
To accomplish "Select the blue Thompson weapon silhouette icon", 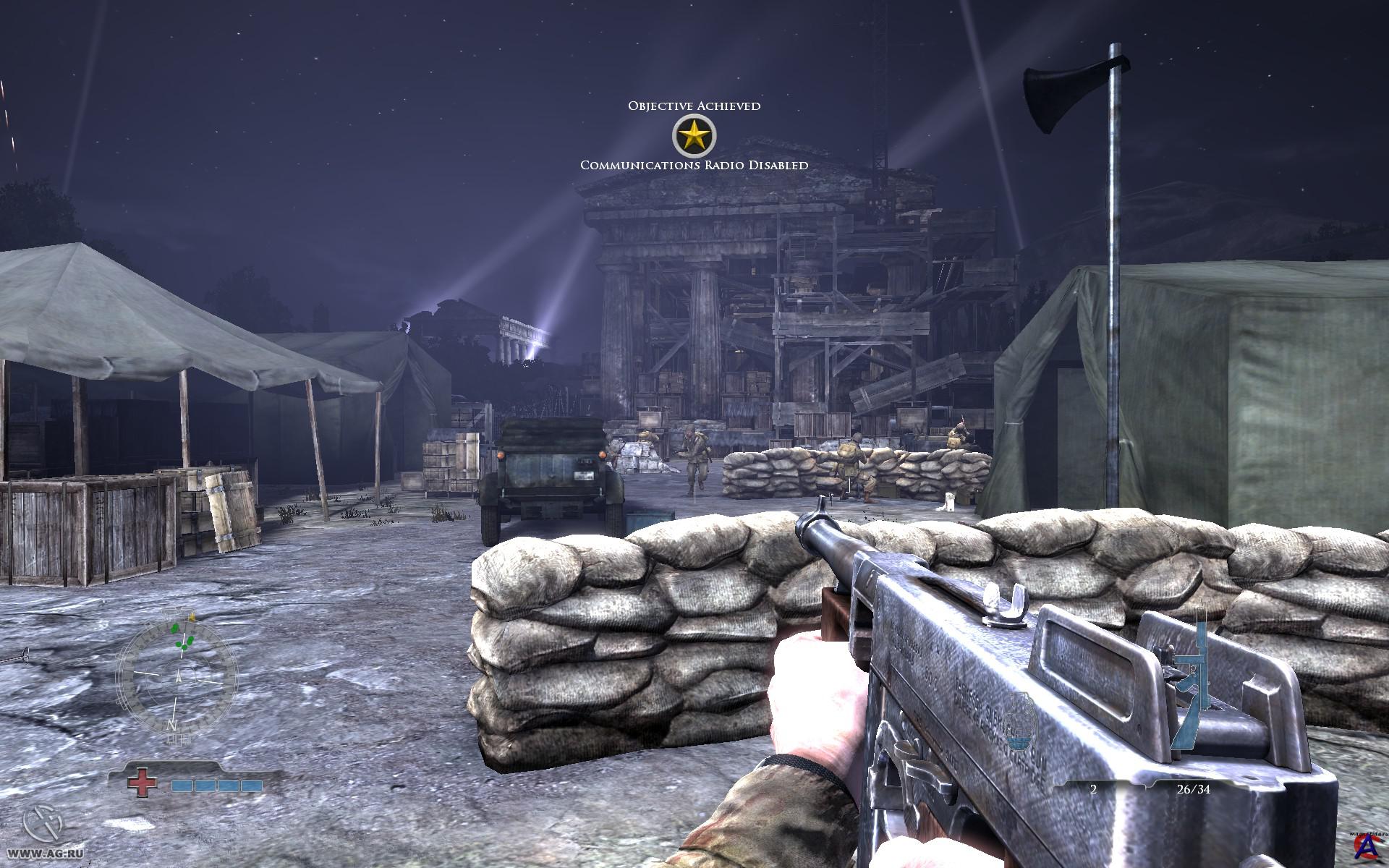I will point(1192,684).
